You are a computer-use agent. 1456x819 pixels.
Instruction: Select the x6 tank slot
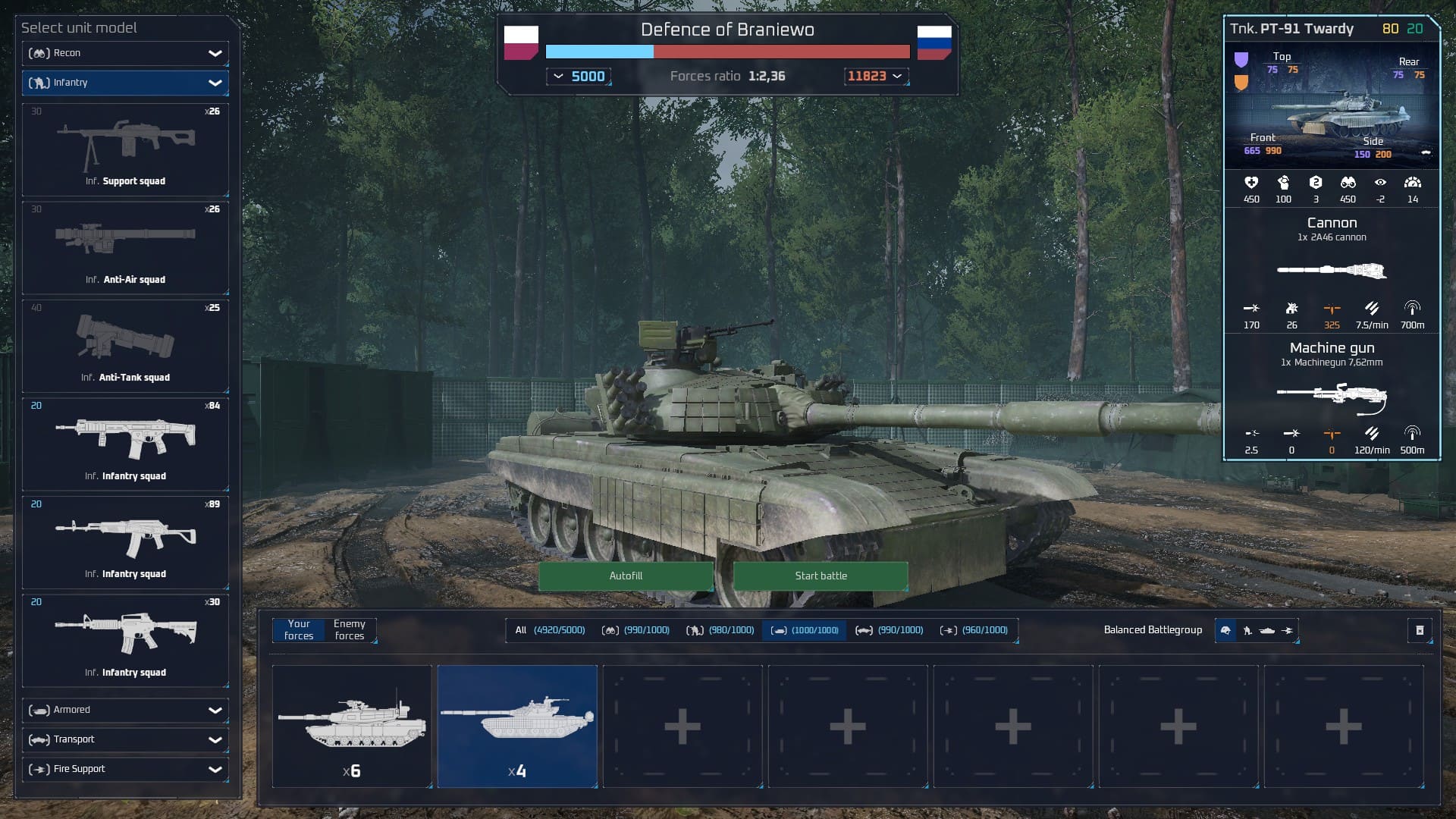352,726
